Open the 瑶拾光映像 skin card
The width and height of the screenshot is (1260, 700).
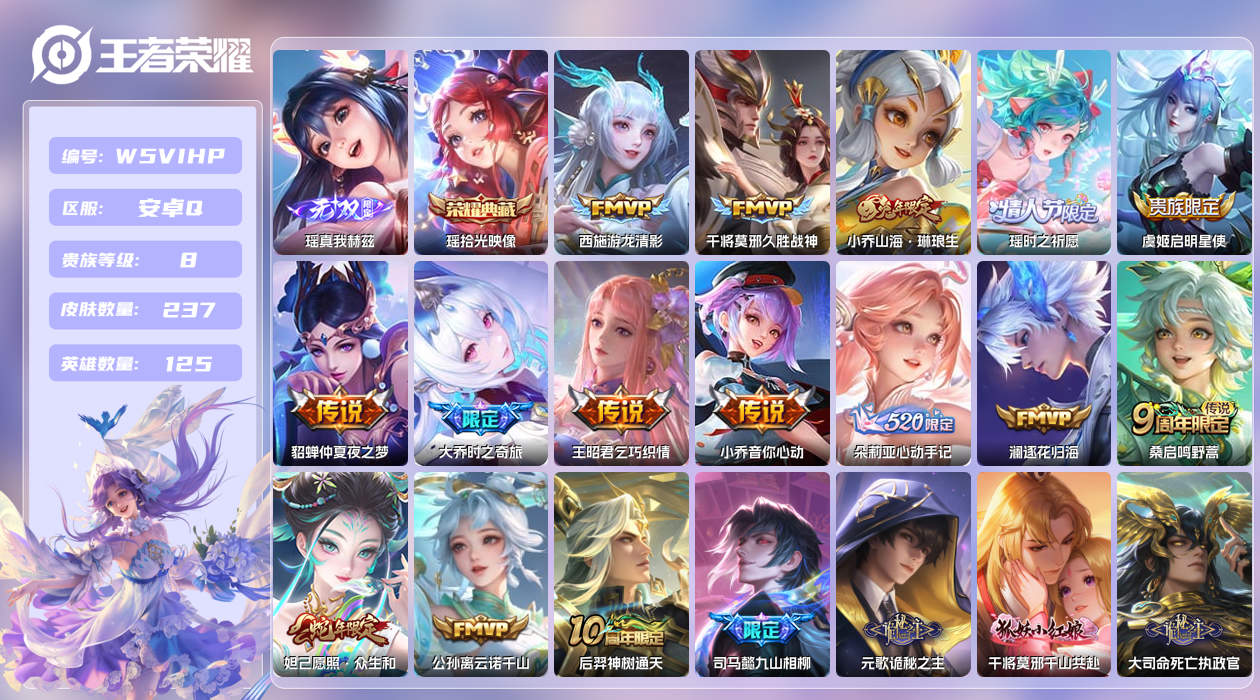481,152
